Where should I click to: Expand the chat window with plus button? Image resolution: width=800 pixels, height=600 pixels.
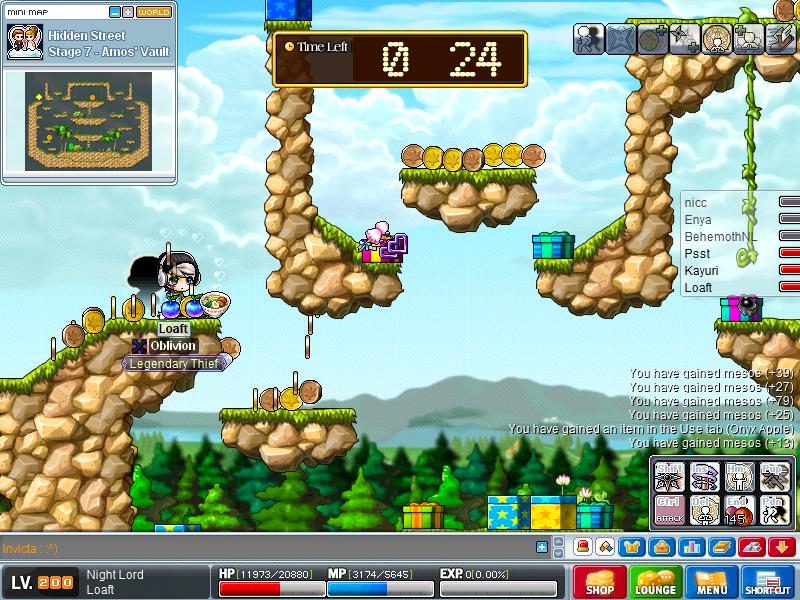[x=542, y=547]
